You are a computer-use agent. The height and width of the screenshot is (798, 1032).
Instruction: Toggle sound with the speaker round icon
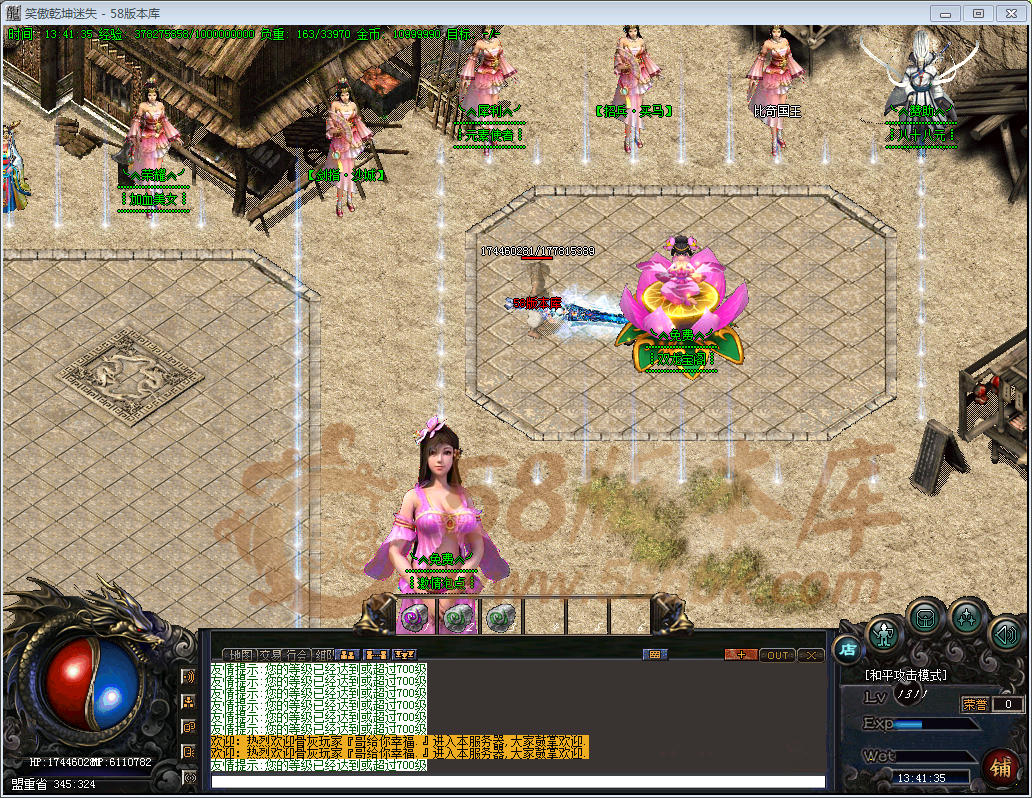click(x=1005, y=634)
